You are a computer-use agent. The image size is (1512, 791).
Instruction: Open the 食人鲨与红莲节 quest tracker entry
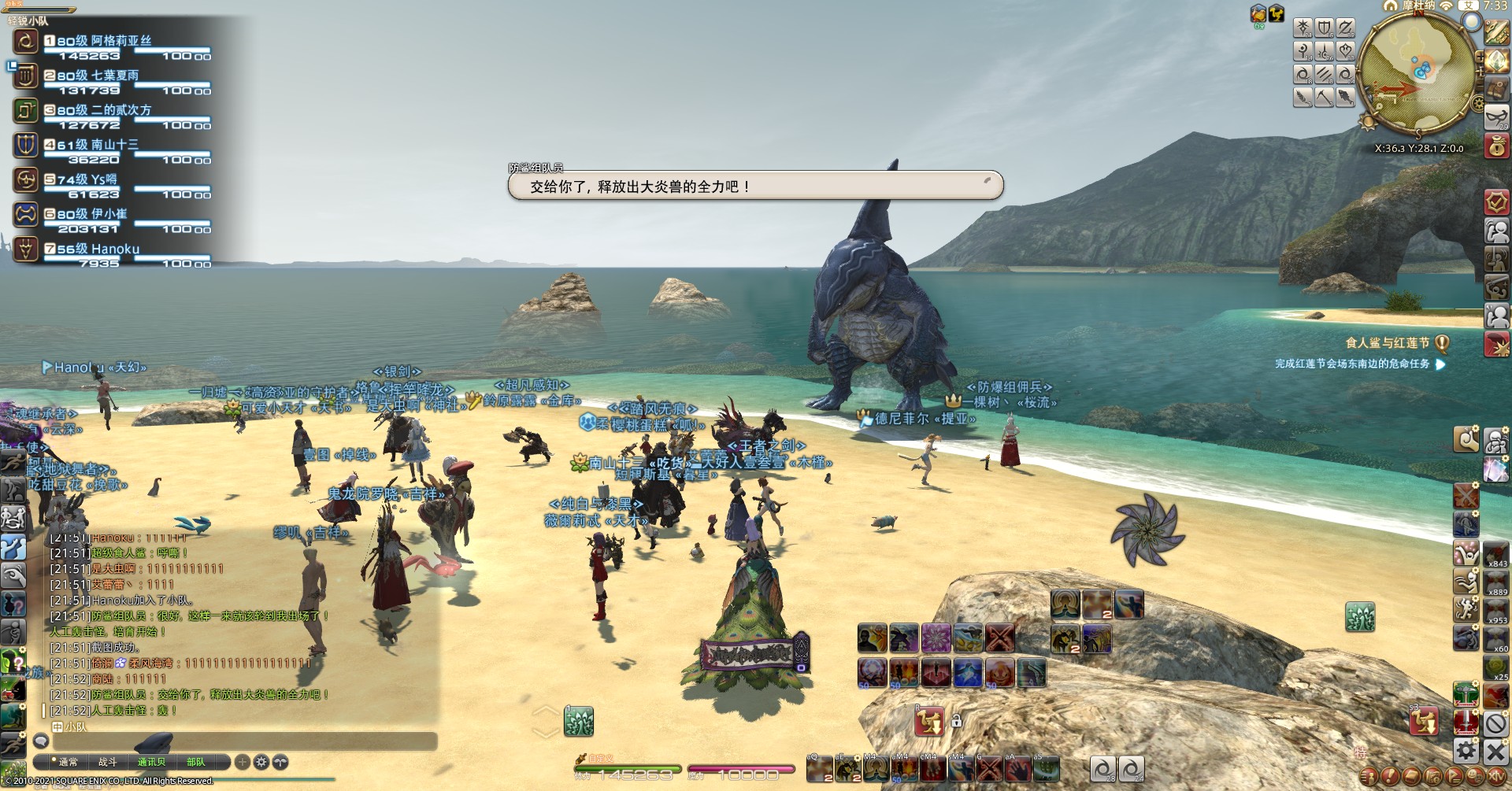pyautogui.click(x=1387, y=343)
